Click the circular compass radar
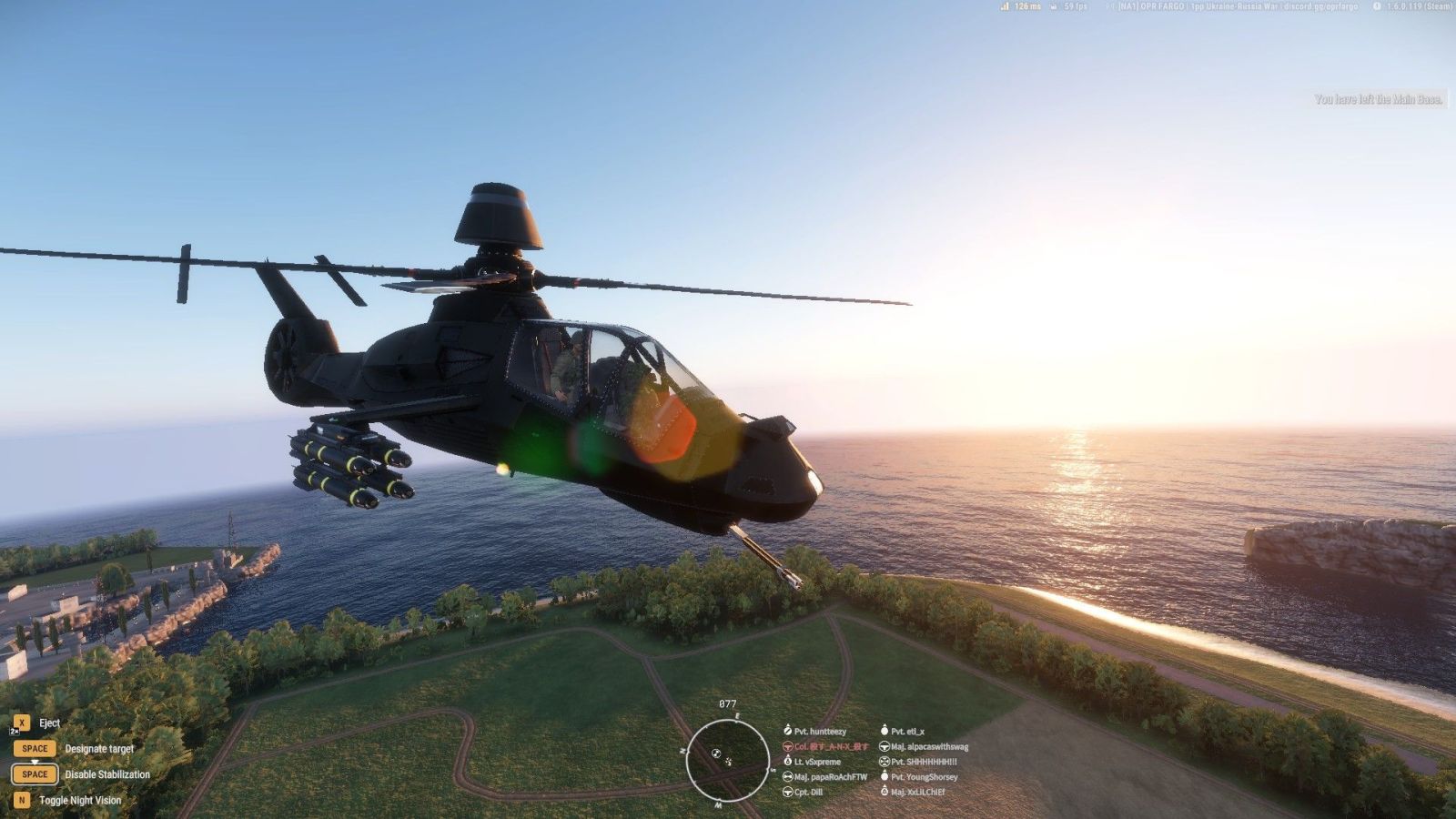Image resolution: width=1456 pixels, height=819 pixels. tap(727, 760)
